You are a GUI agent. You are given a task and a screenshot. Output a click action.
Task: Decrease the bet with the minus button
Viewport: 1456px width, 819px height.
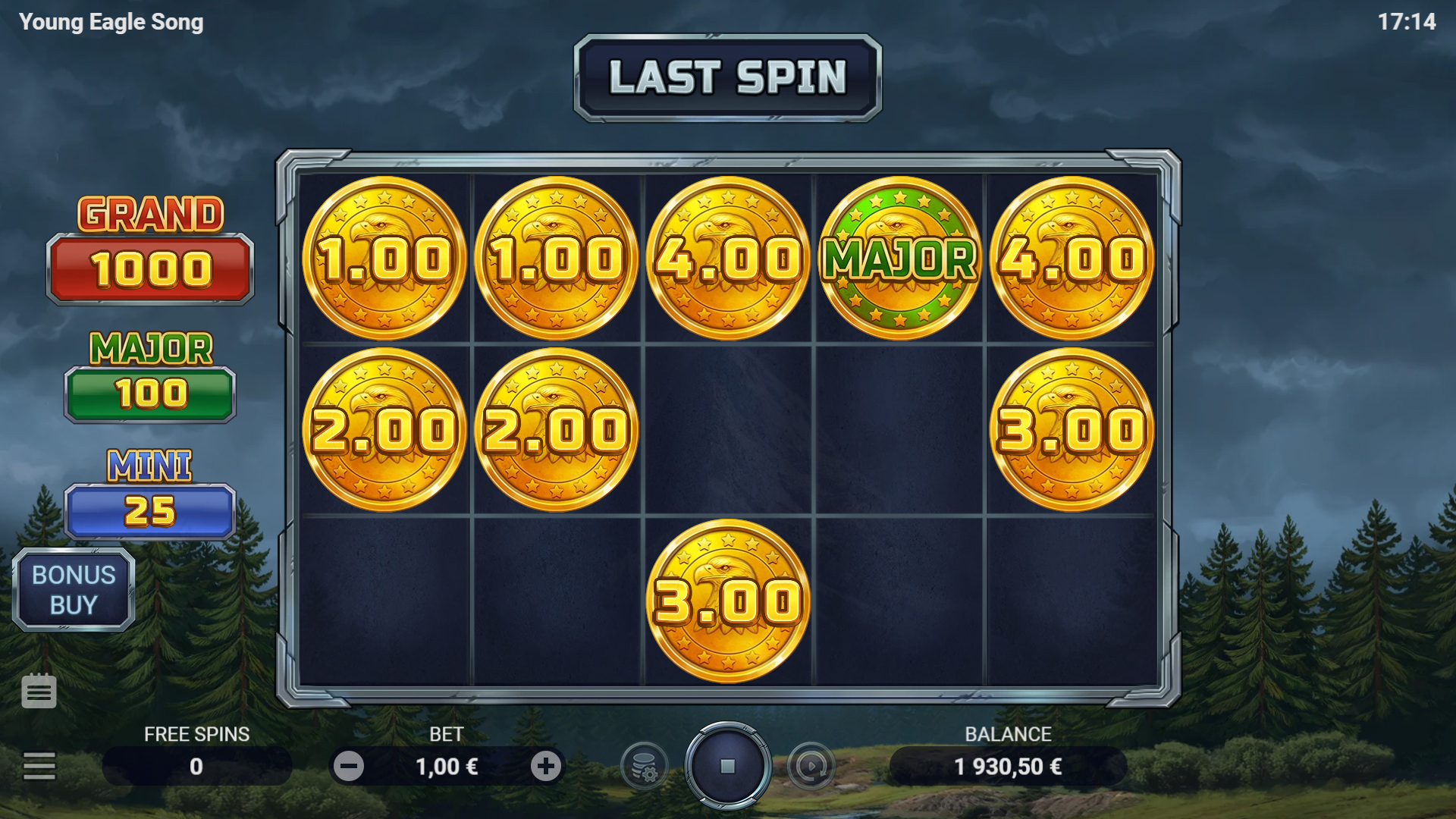tap(349, 766)
